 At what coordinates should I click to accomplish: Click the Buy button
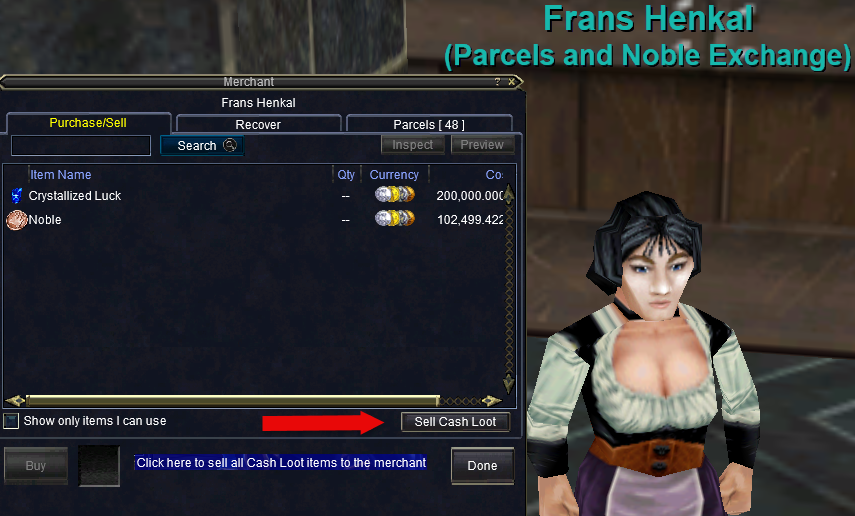(36, 465)
